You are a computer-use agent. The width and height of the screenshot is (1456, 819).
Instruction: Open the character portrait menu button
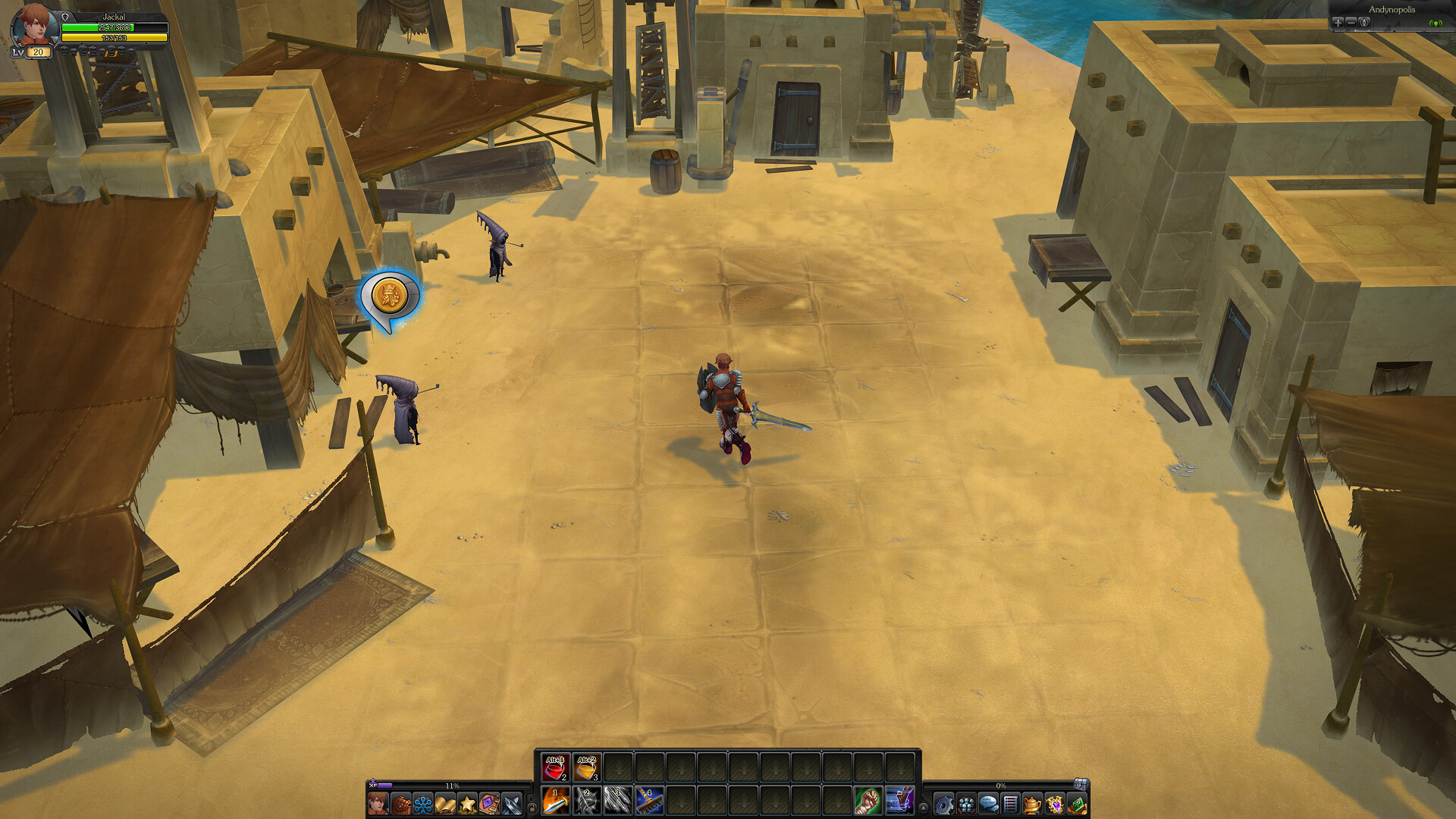pyautogui.click(x=378, y=803)
